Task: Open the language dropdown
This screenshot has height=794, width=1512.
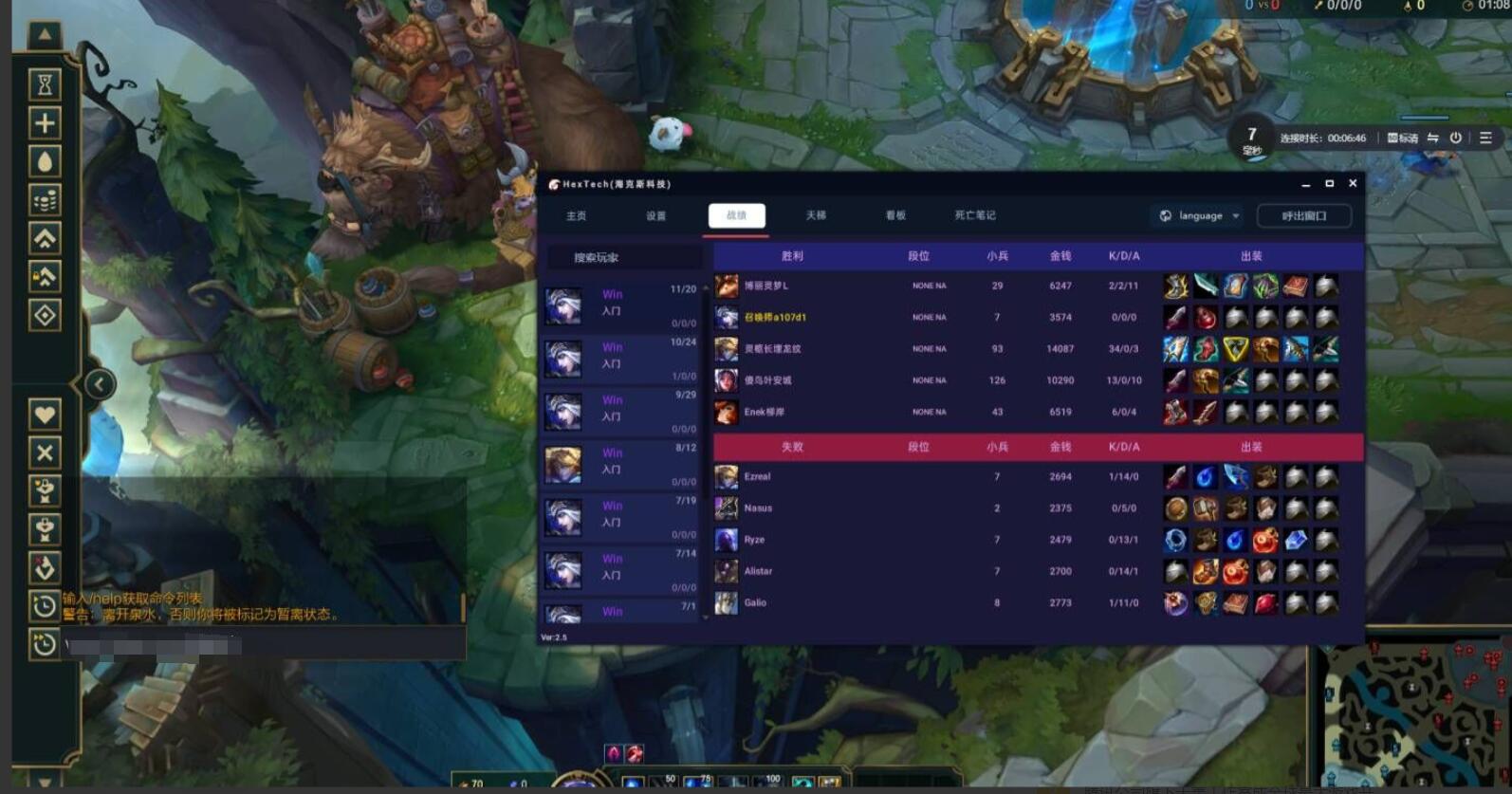Action: 1197,215
